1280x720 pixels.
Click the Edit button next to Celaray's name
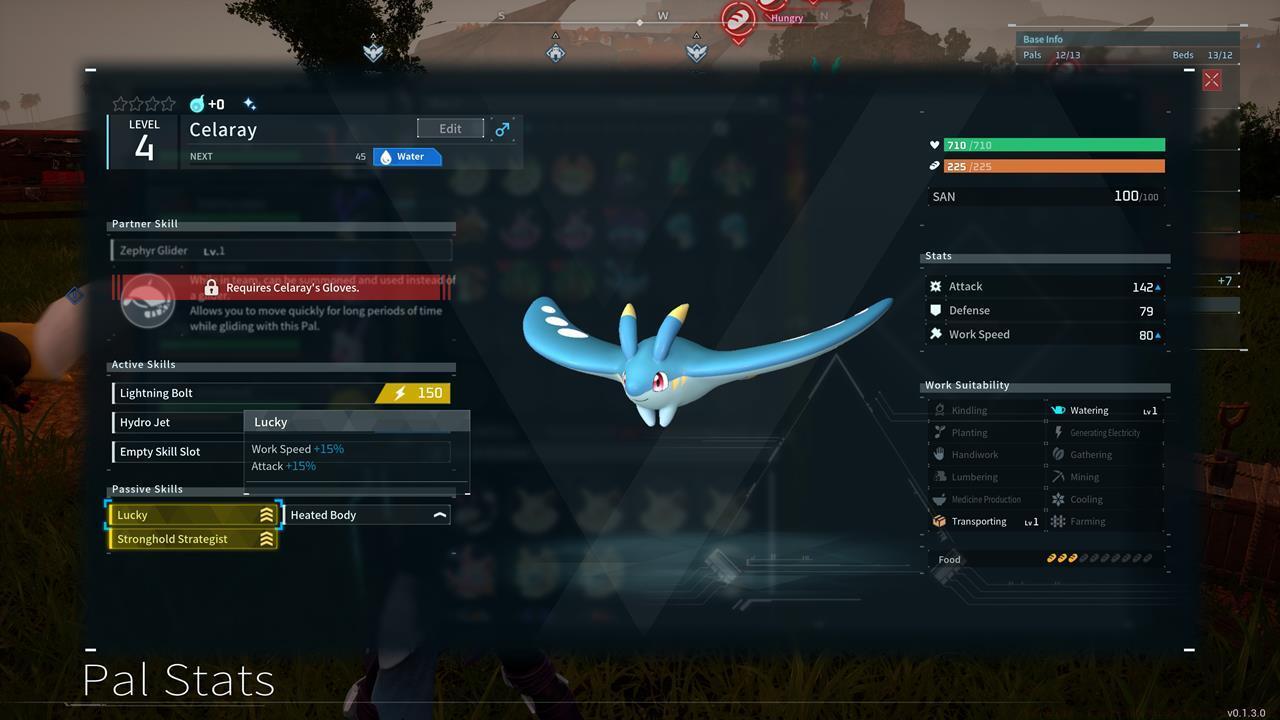click(x=449, y=128)
